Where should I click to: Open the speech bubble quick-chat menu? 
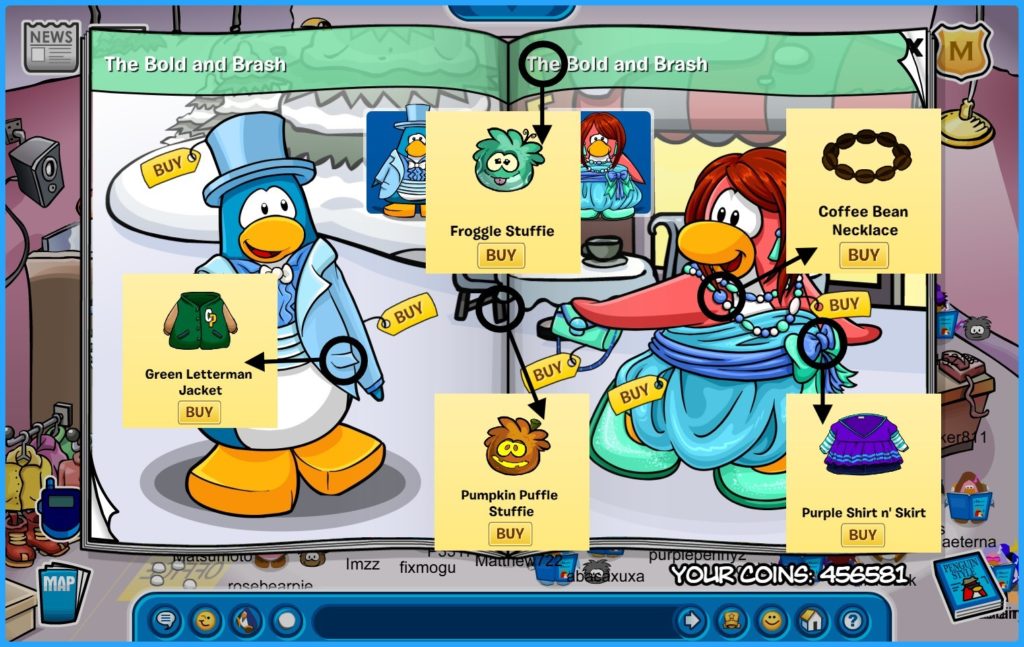tap(166, 621)
